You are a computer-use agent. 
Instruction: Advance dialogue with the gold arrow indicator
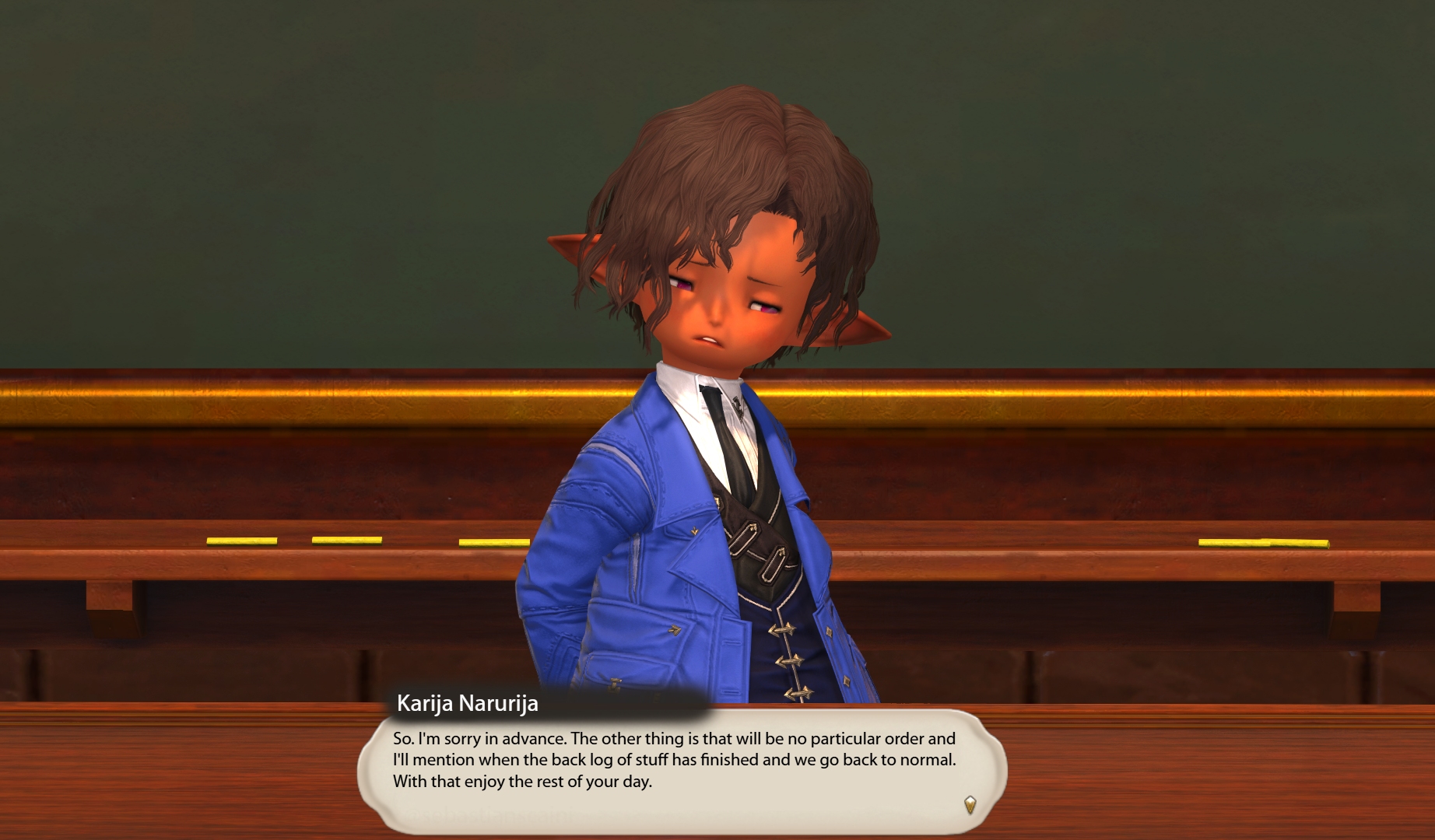pos(970,804)
